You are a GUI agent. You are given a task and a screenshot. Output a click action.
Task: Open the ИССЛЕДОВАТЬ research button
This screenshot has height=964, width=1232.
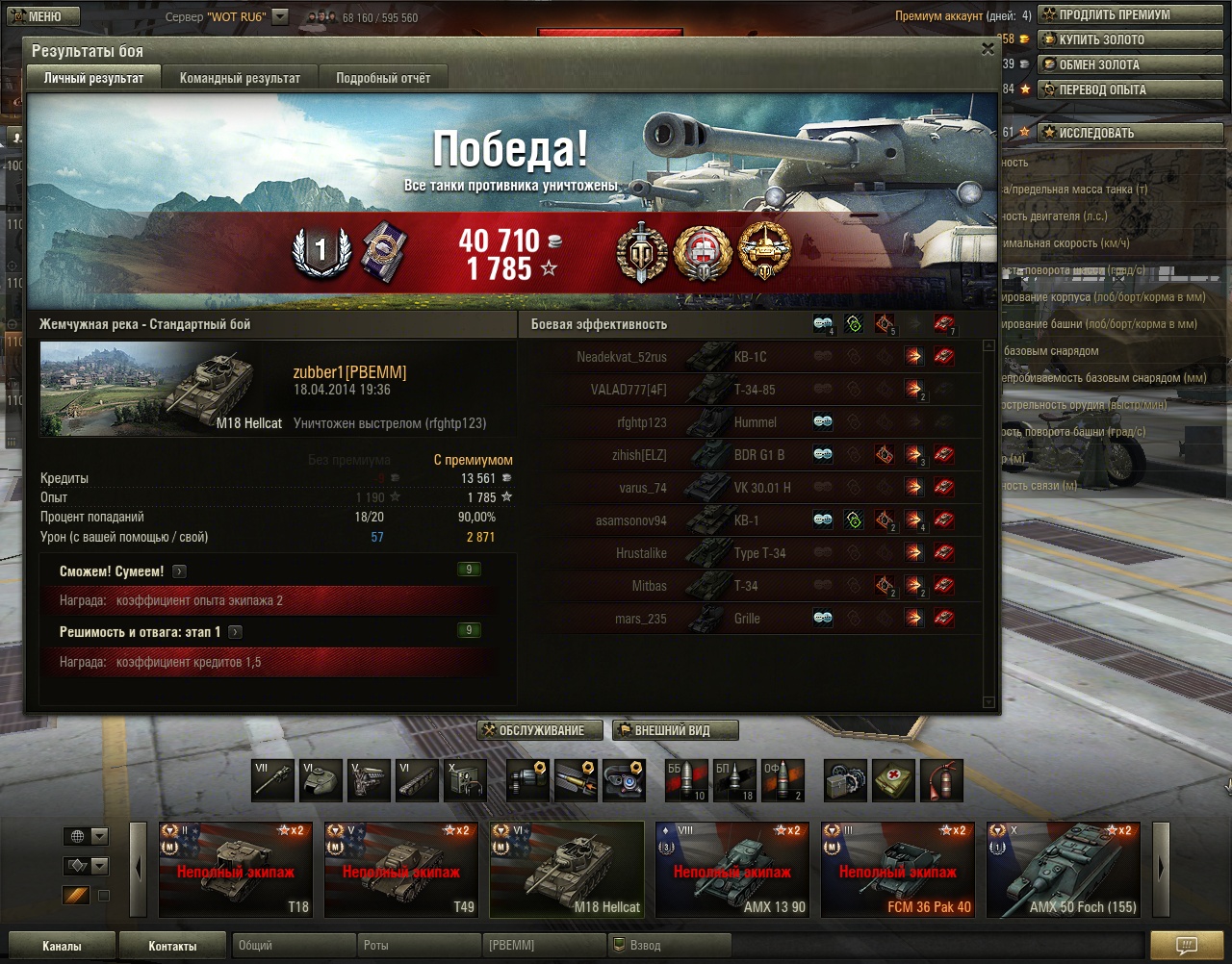[x=1129, y=133]
